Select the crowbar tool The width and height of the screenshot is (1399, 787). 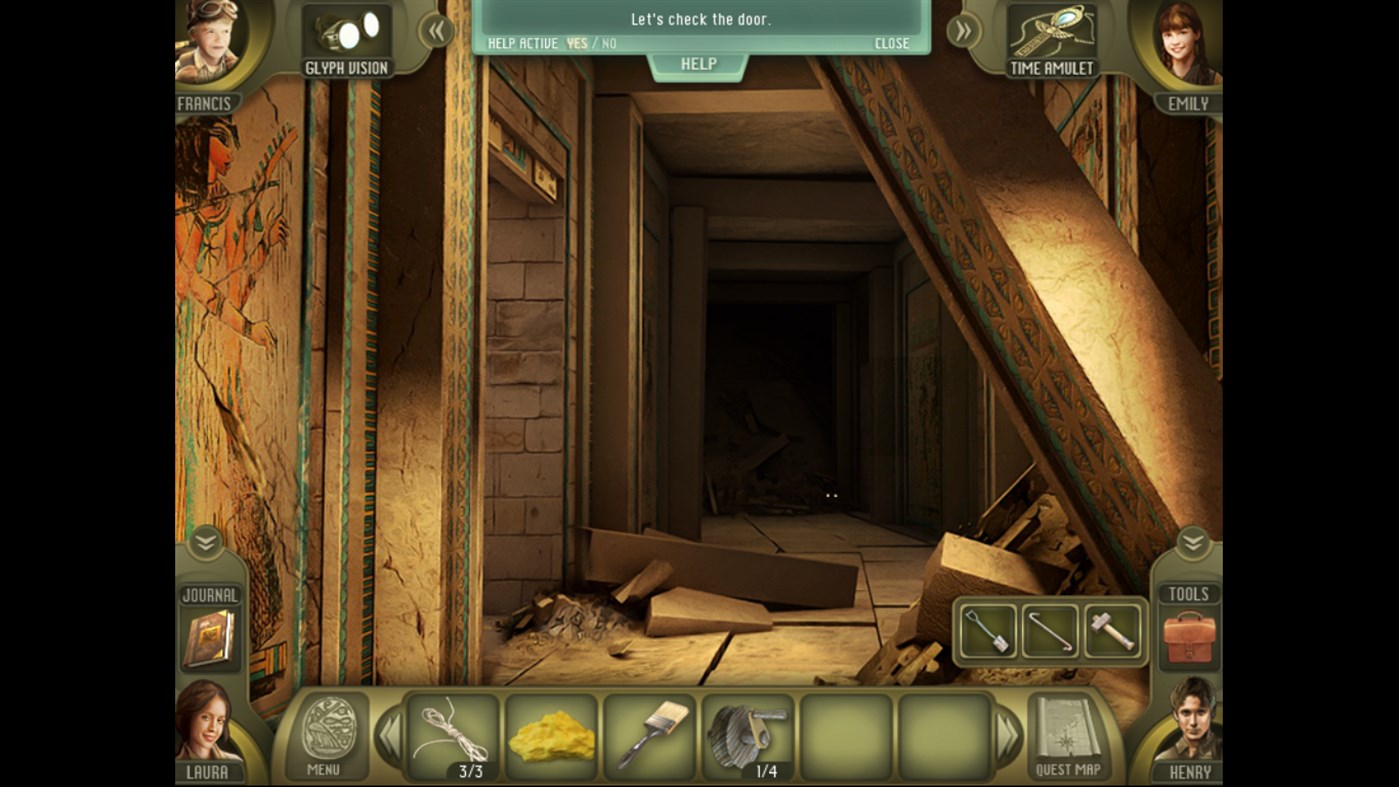coord(1049,629)
